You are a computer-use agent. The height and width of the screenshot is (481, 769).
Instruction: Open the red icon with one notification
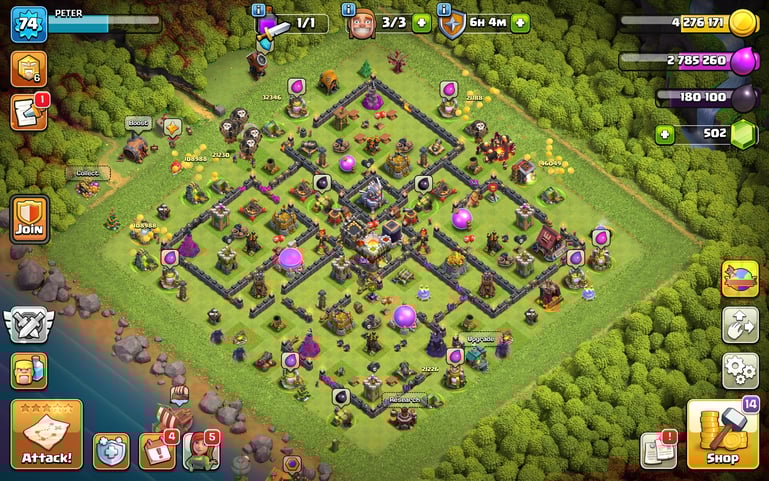pyautogui.click(x=28, y=111)
